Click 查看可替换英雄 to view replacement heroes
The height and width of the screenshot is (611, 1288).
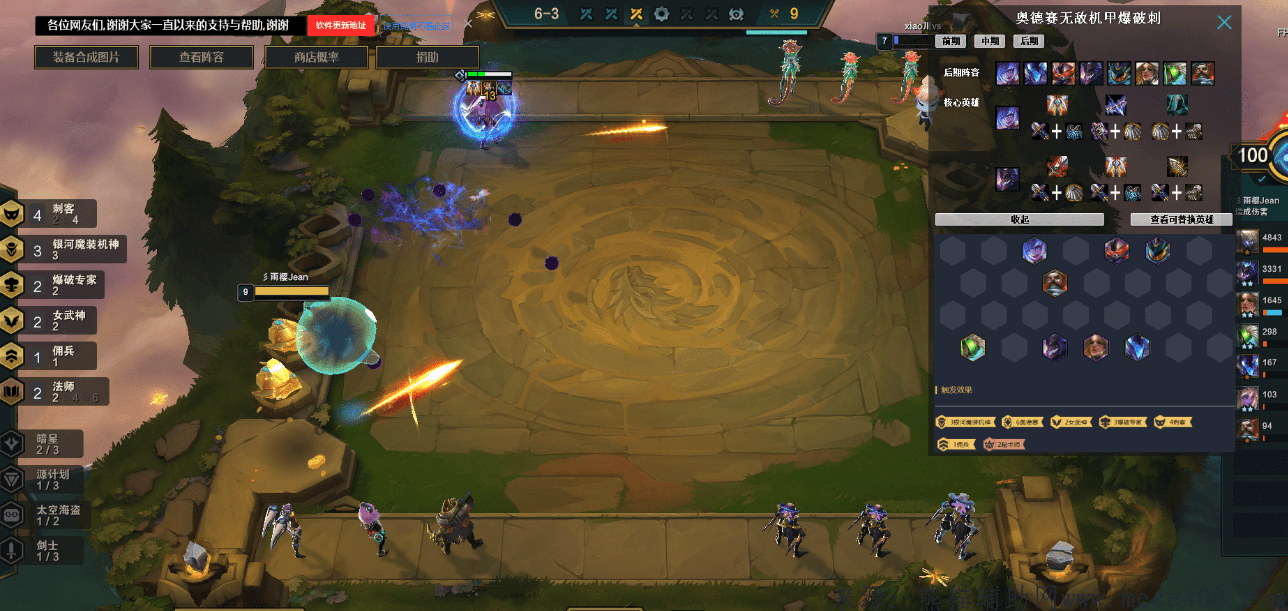(1180, 220)
